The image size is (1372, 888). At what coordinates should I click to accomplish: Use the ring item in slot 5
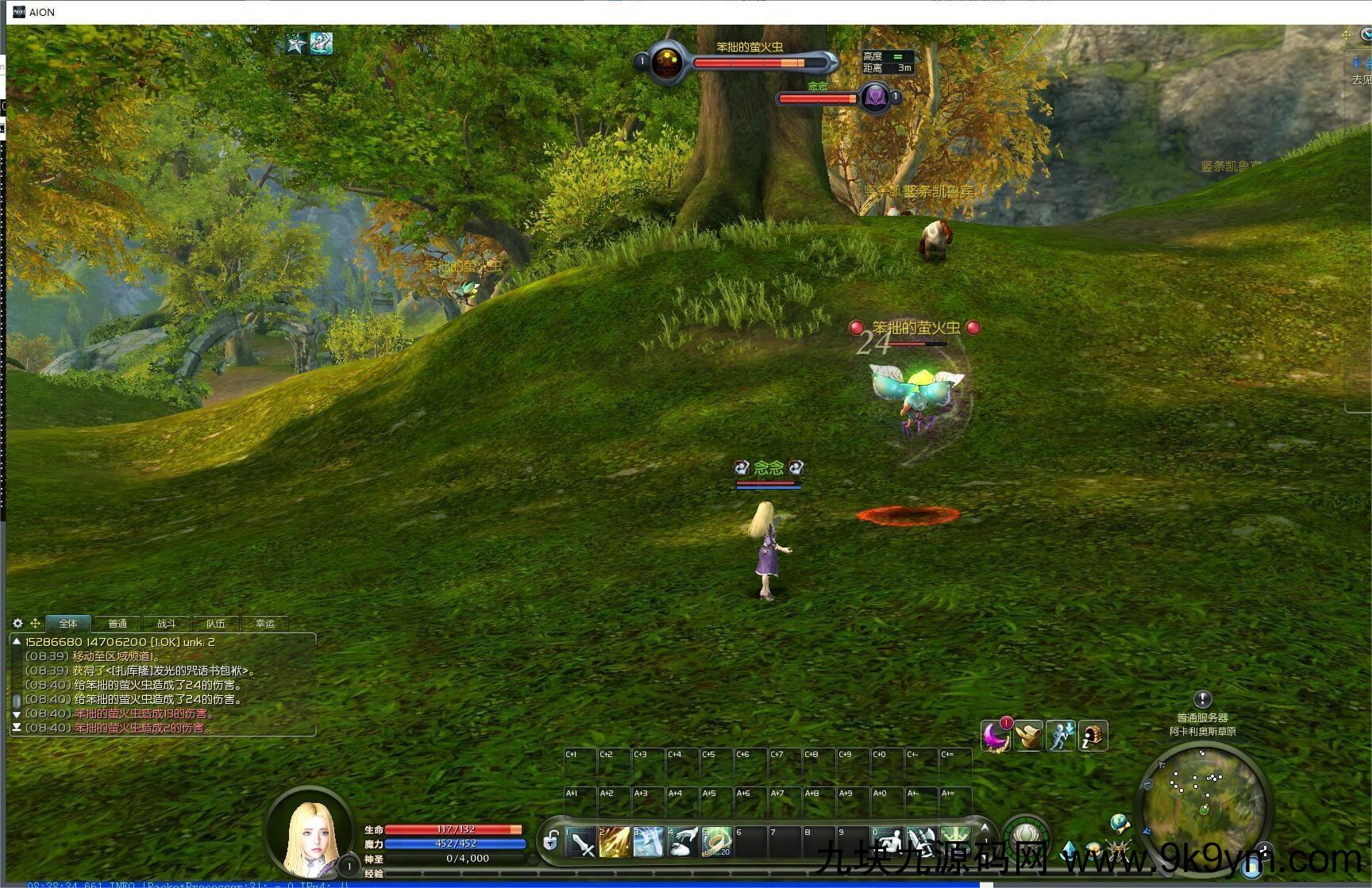pos(716,843)
